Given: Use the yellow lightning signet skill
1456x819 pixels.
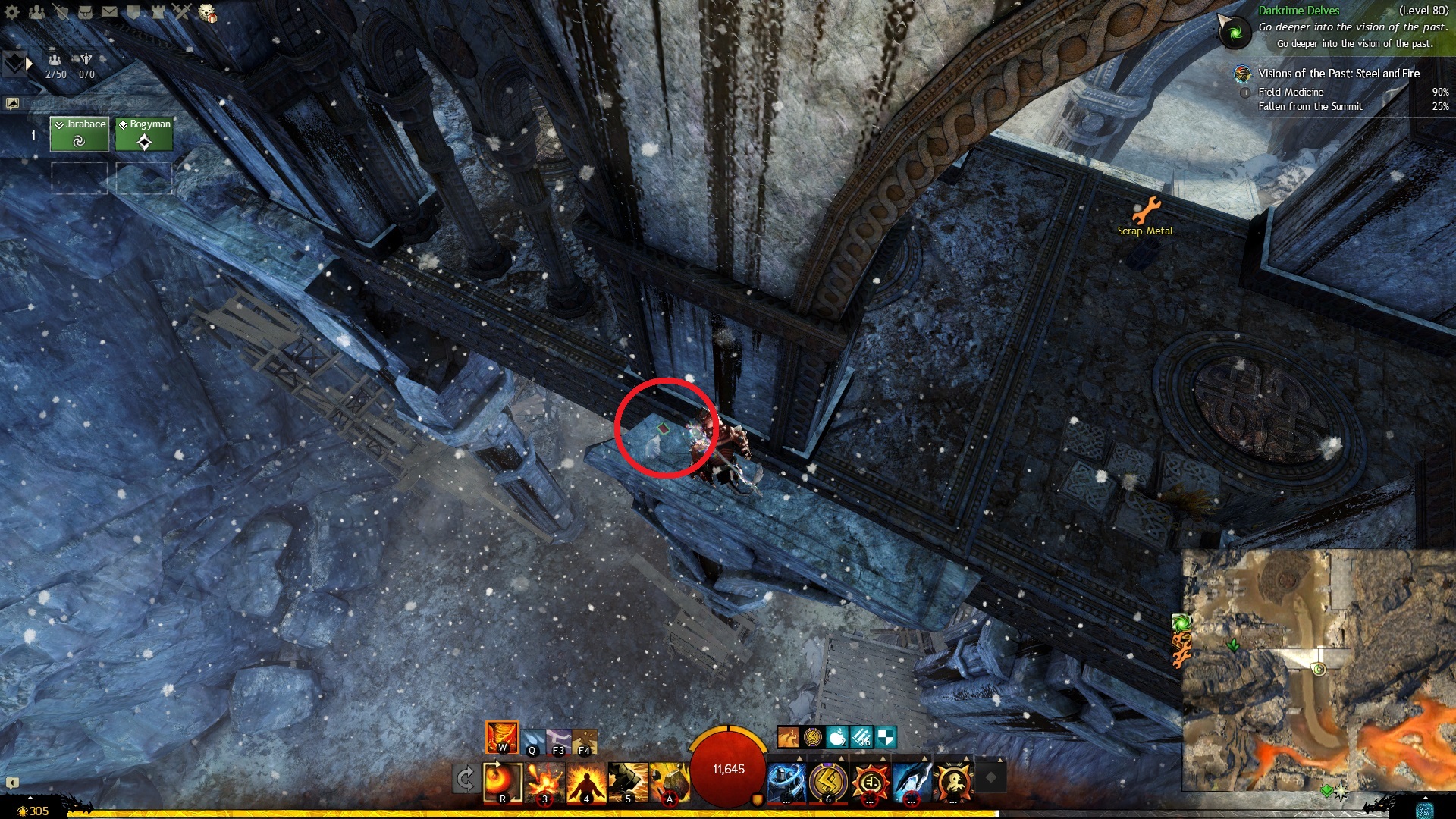Looking at the screenshot, I should [x=828, y=782].
